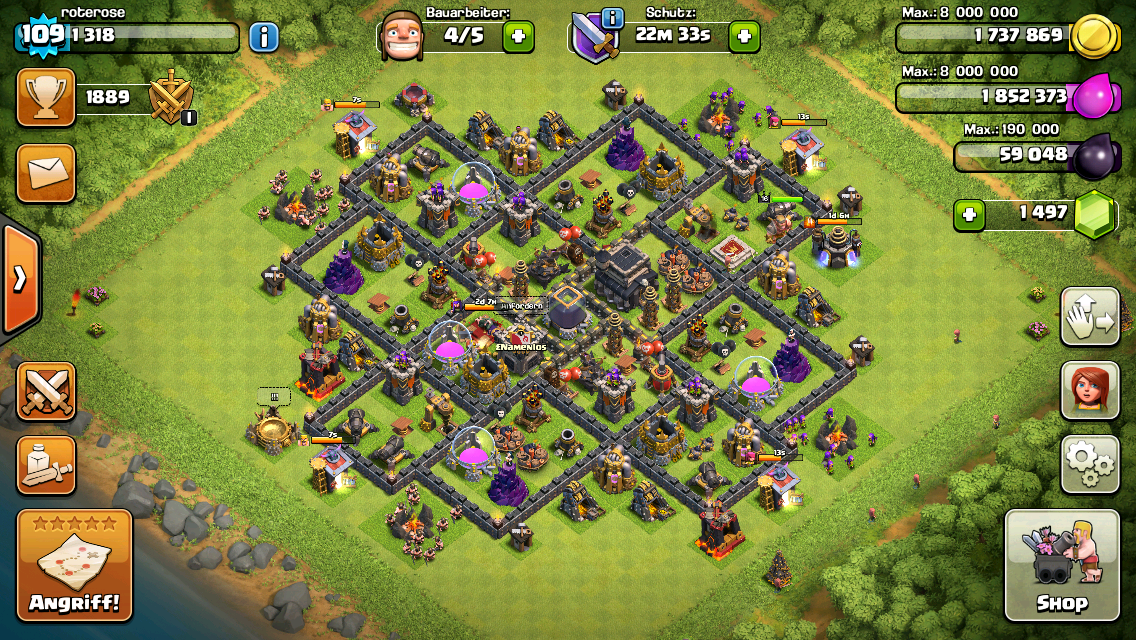Open the trophy ranking button
Image resolution: width=1136 pixels, height=640 pixels.
coord(46,97)
